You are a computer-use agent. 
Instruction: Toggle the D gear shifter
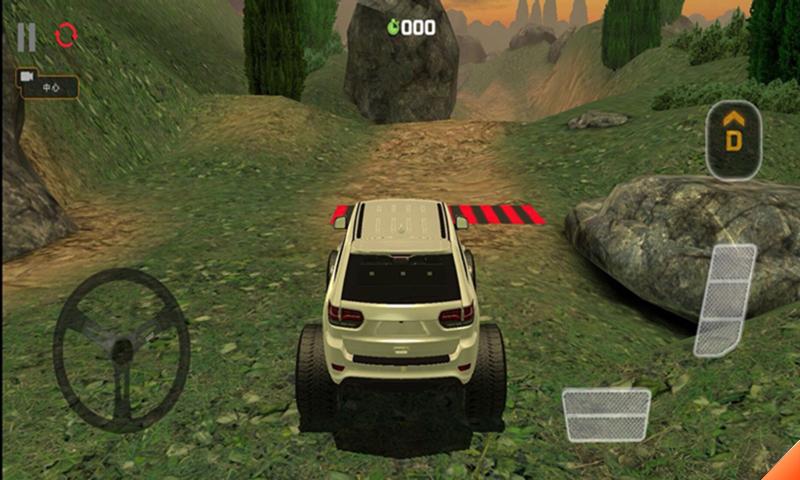pos(733,140)
